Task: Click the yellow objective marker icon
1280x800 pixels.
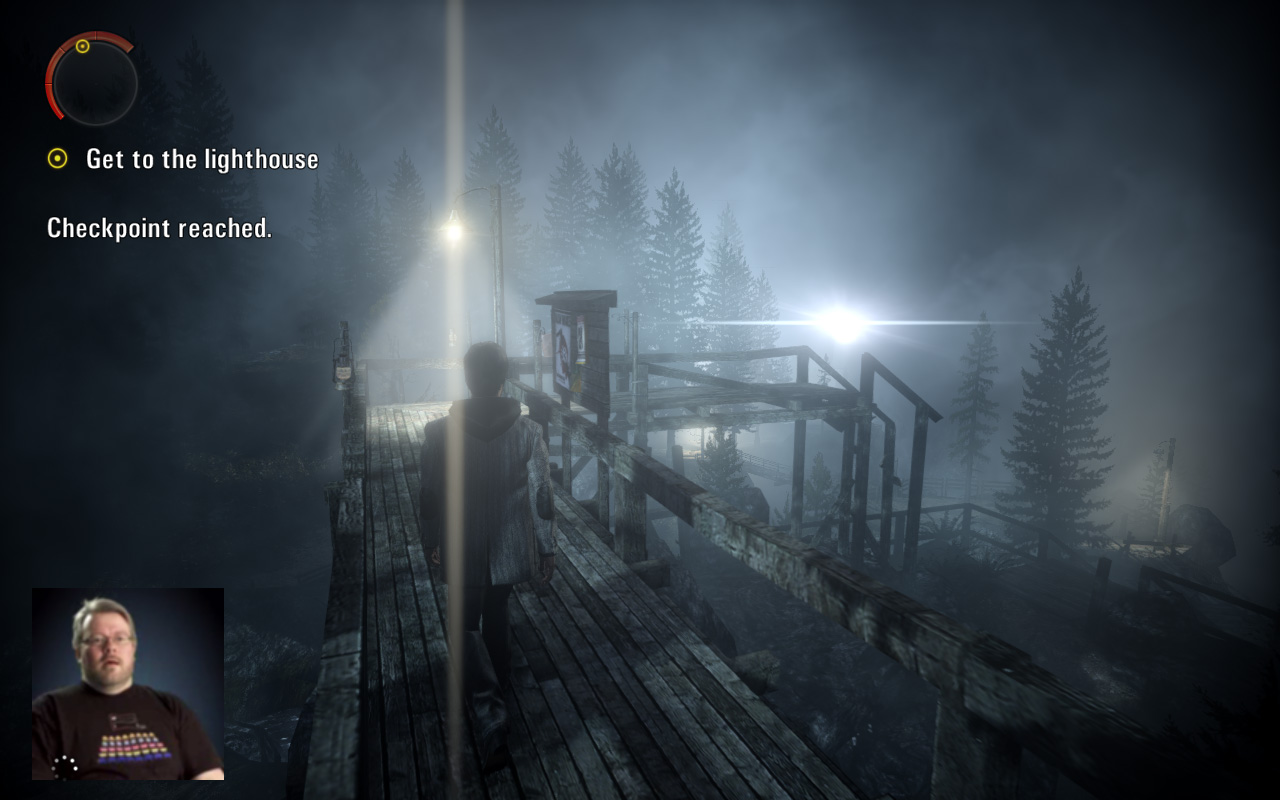Action: (x=55, y=158)
